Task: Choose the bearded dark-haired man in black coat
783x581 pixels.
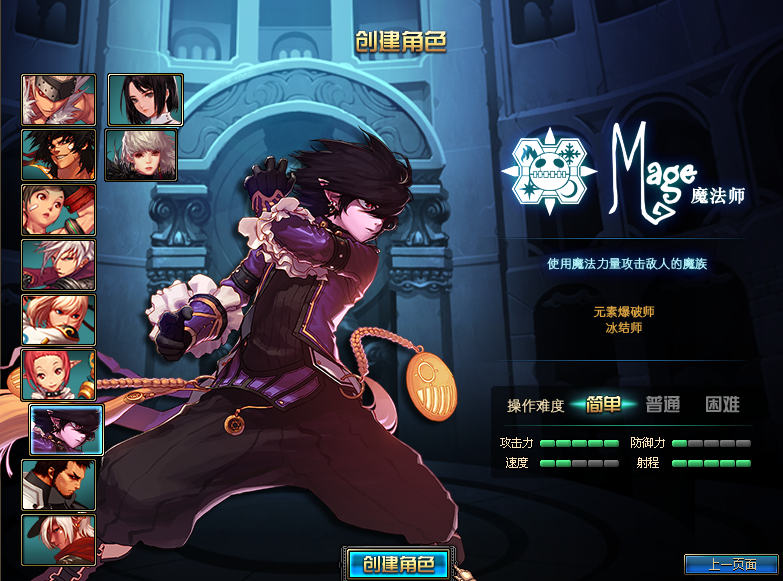Action: point(59,485)
